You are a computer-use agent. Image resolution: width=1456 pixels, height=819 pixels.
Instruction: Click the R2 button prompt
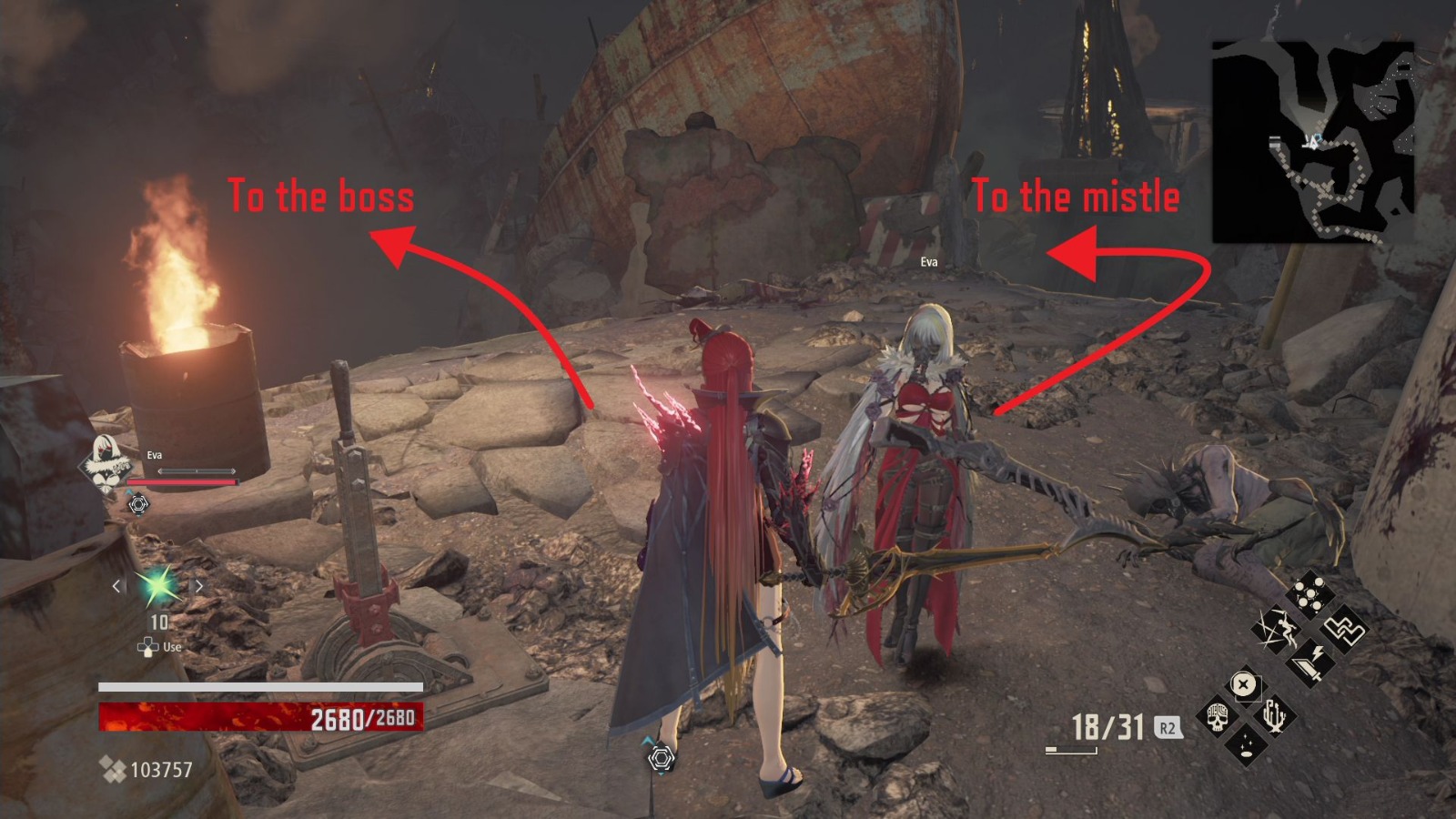1168,727
